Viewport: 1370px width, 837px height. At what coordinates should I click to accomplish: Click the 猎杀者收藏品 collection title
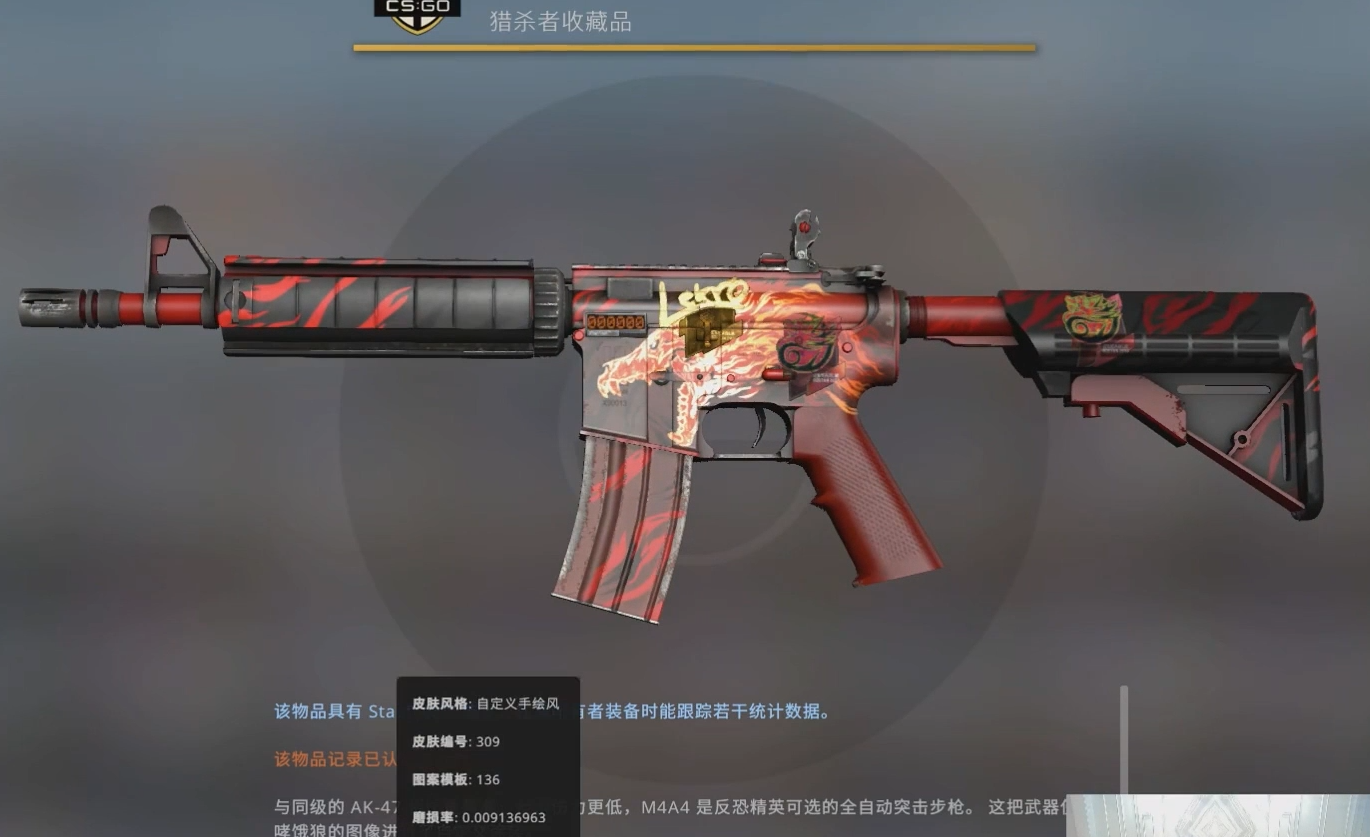[x=558, y=20]
